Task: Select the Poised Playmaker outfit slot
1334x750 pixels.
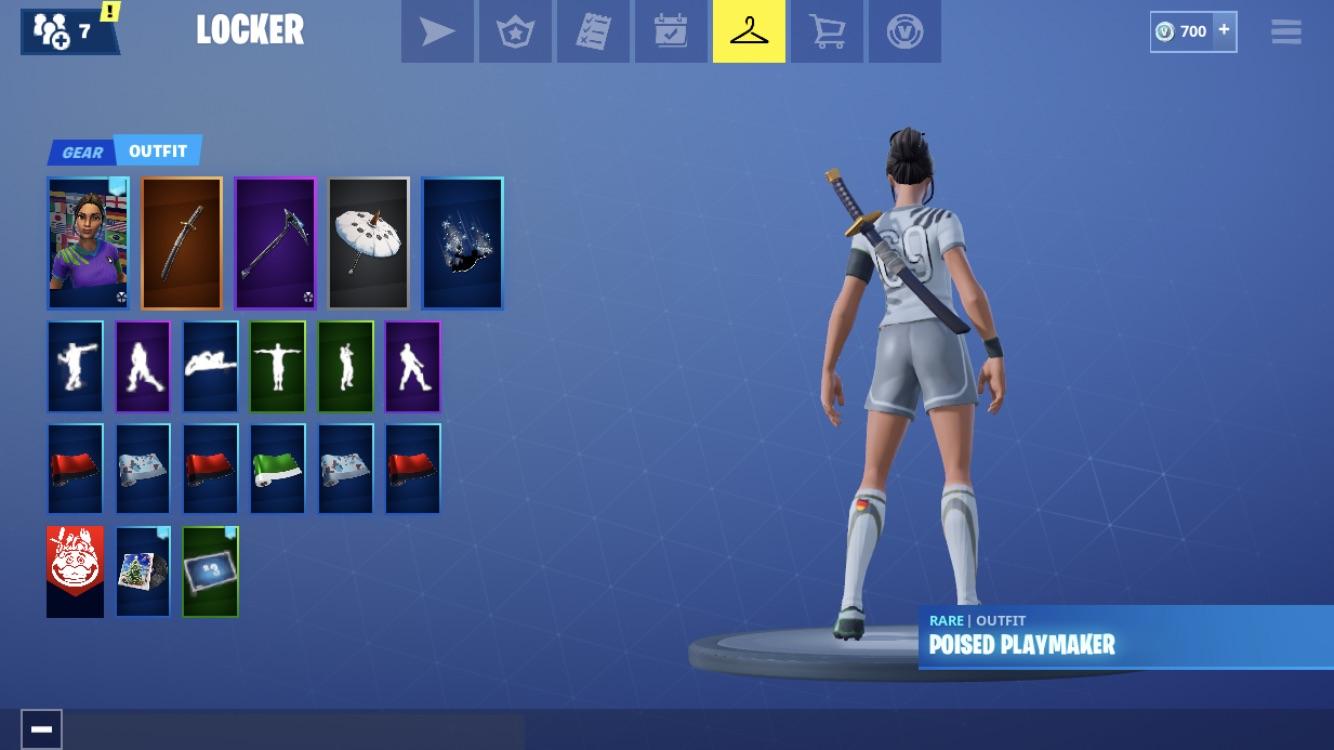Action: coord(88,242)
